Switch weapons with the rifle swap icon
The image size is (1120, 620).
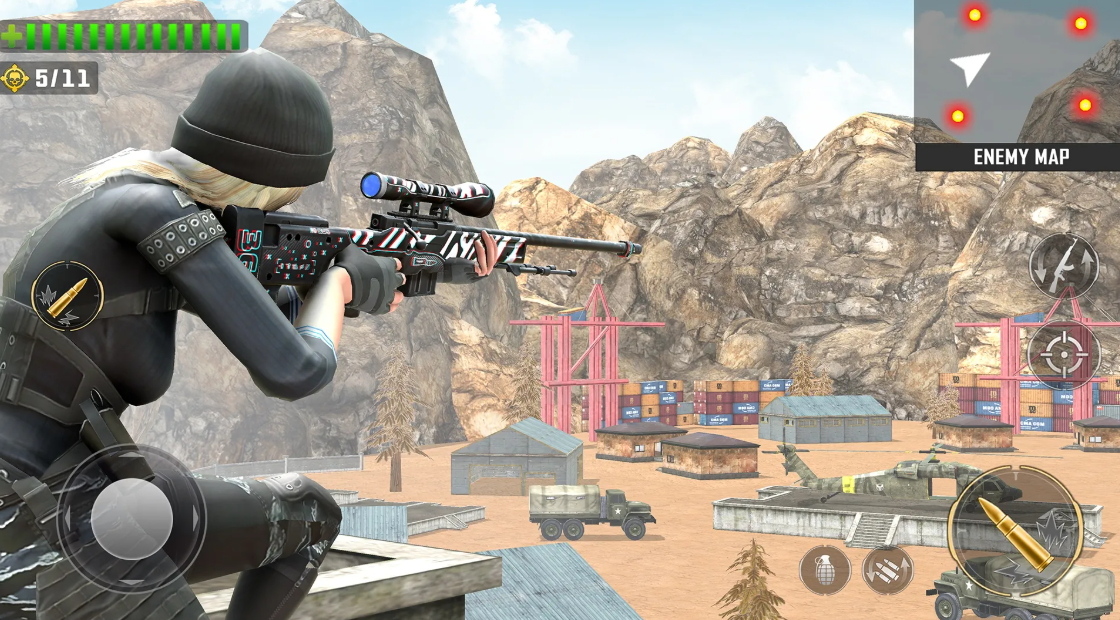[1064, 266]
